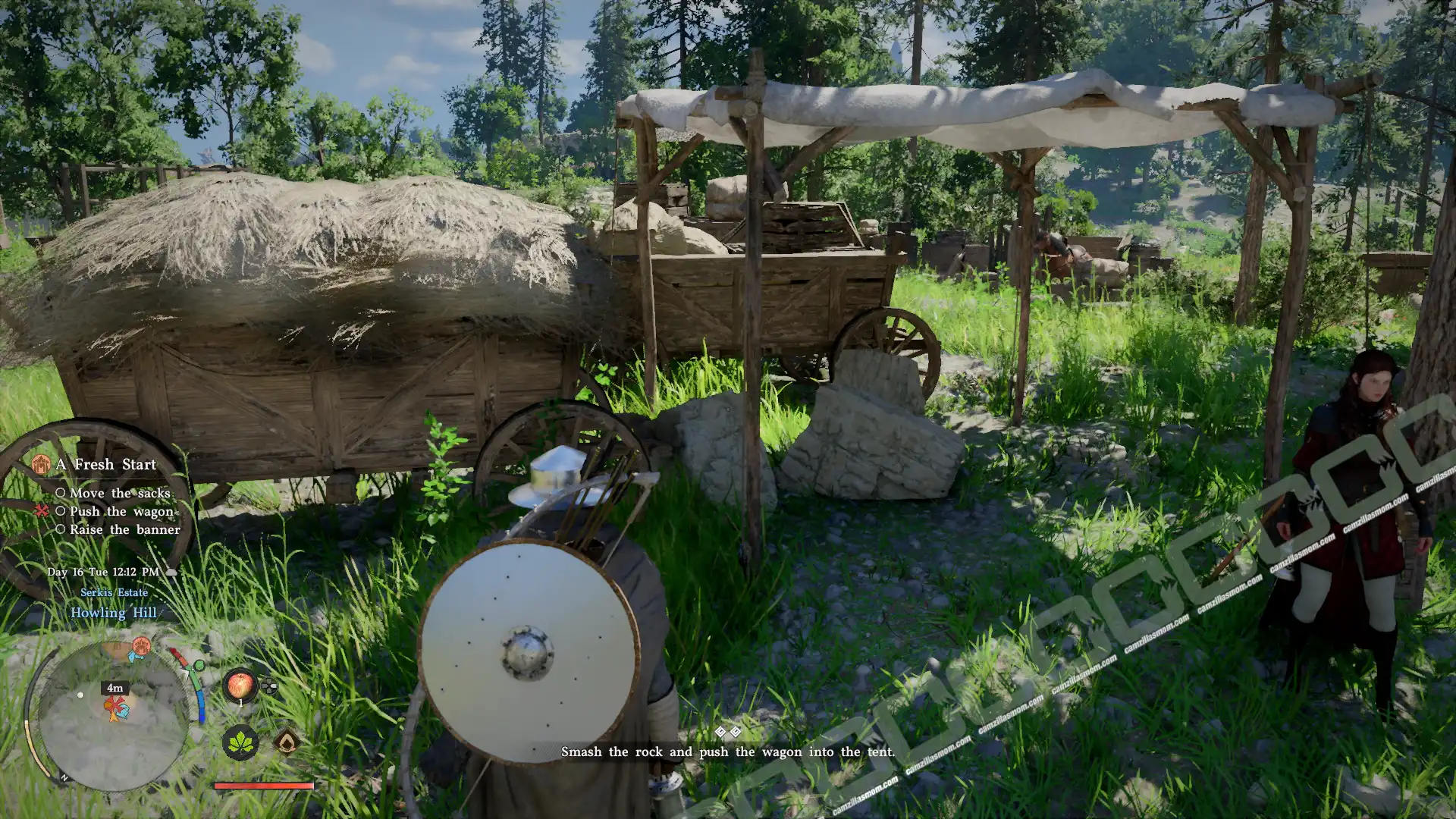
Task: Select the Push the wagon objective
Action: [x=121, y=511]
